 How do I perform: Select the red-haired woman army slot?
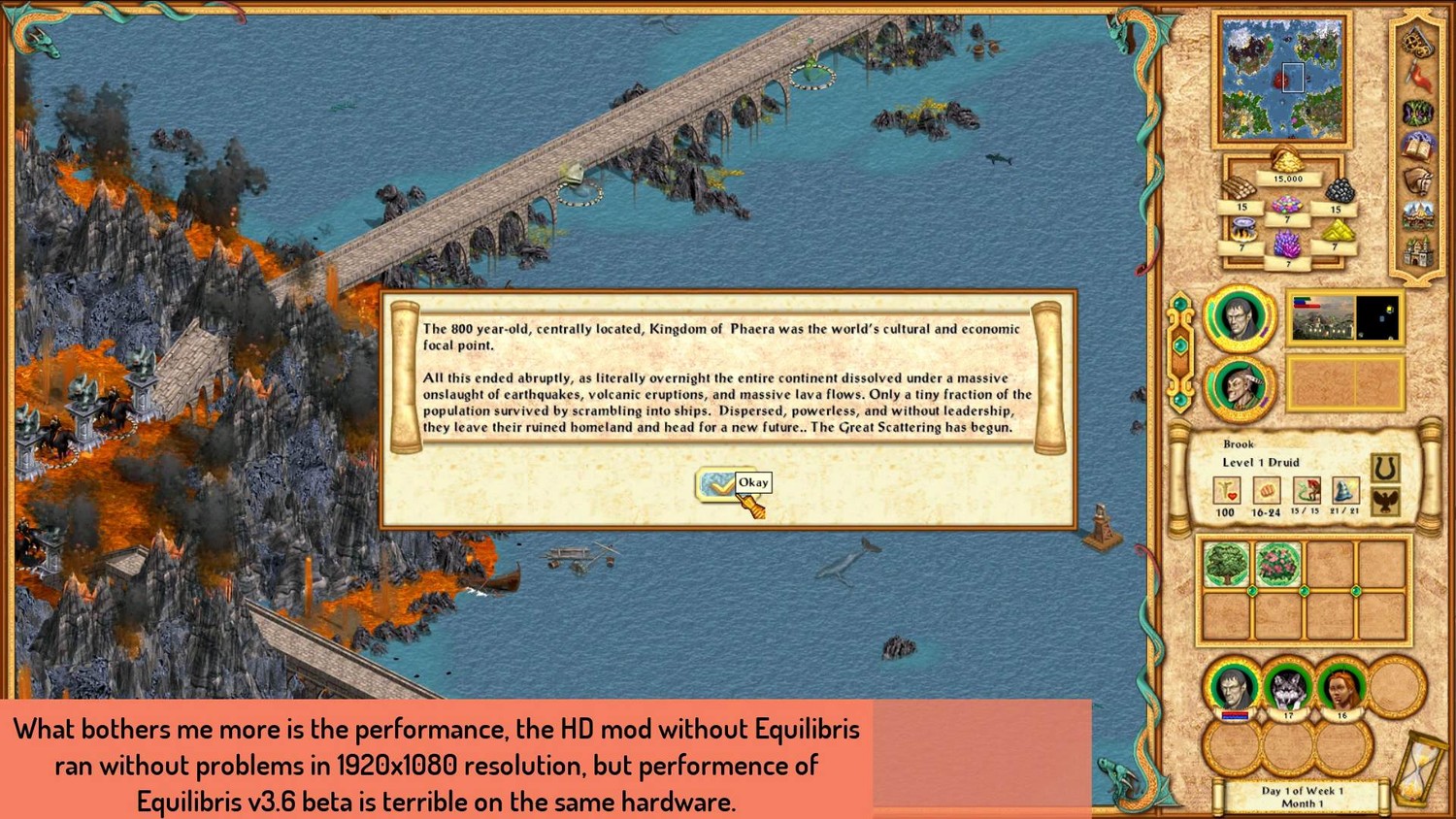pyautogui.click(x=1340, y=687)
